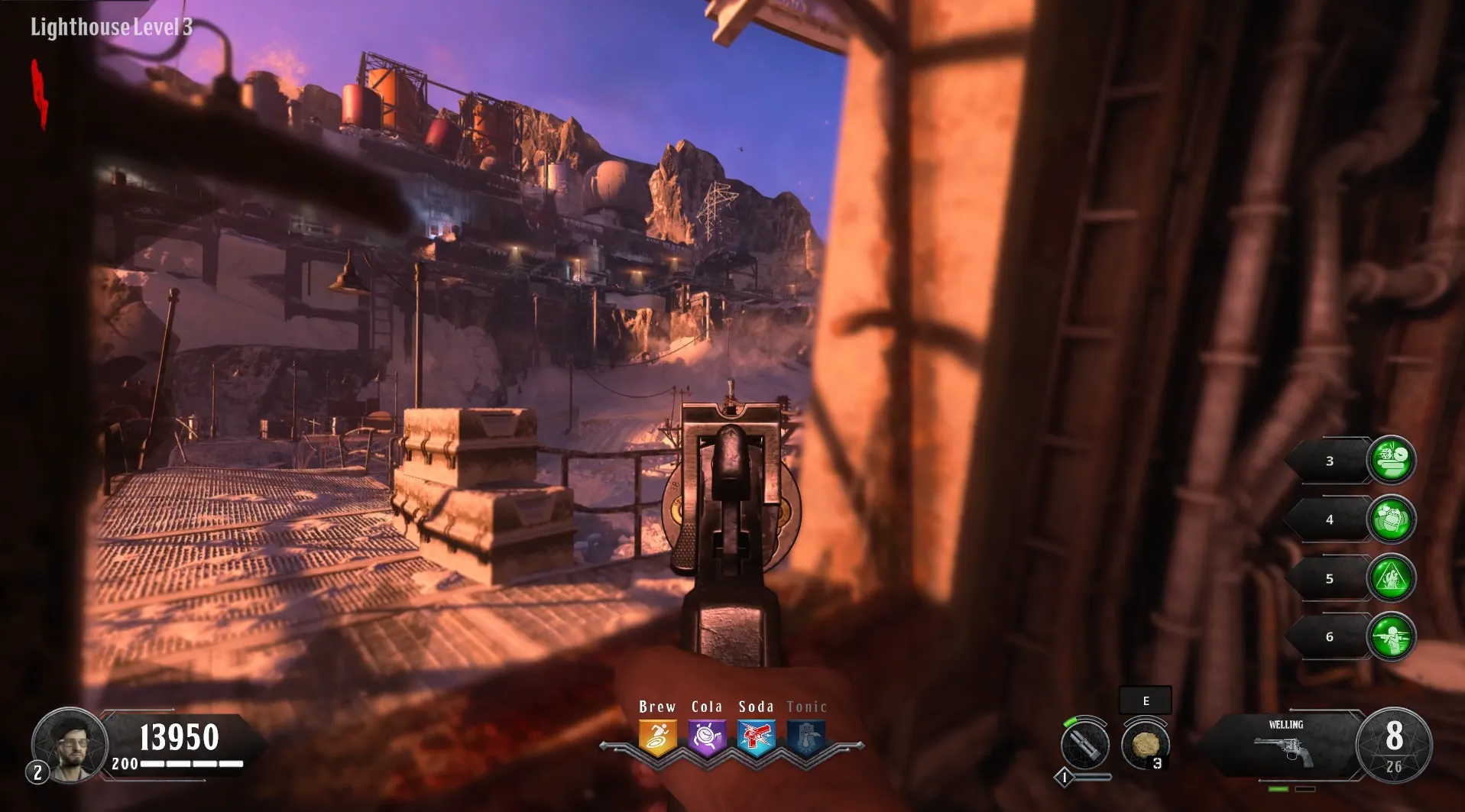
Task: Click the purple Cola stopwatch perk icon
Action: (707, 738)
